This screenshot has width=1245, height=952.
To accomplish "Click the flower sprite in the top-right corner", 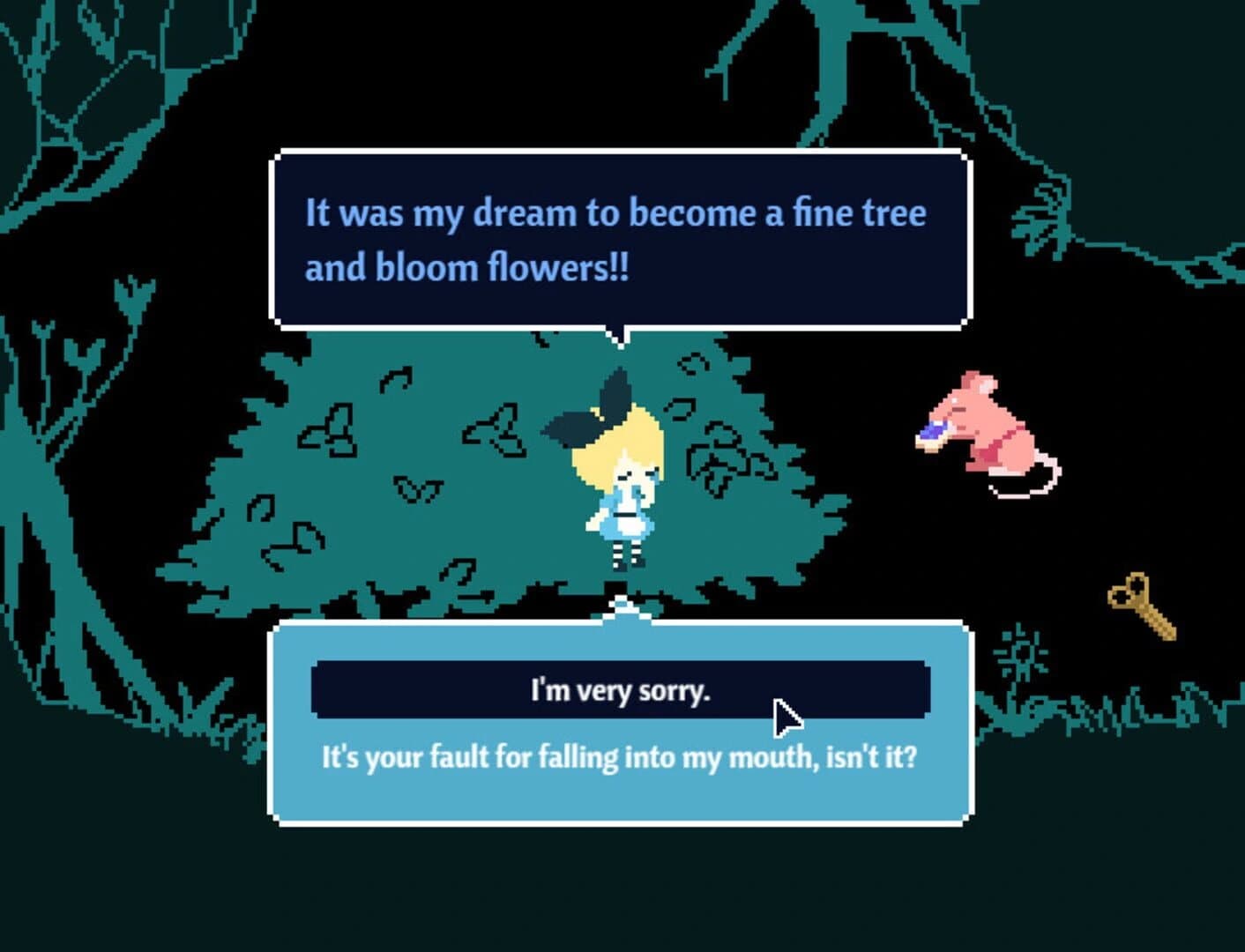I will (1040, 220).
